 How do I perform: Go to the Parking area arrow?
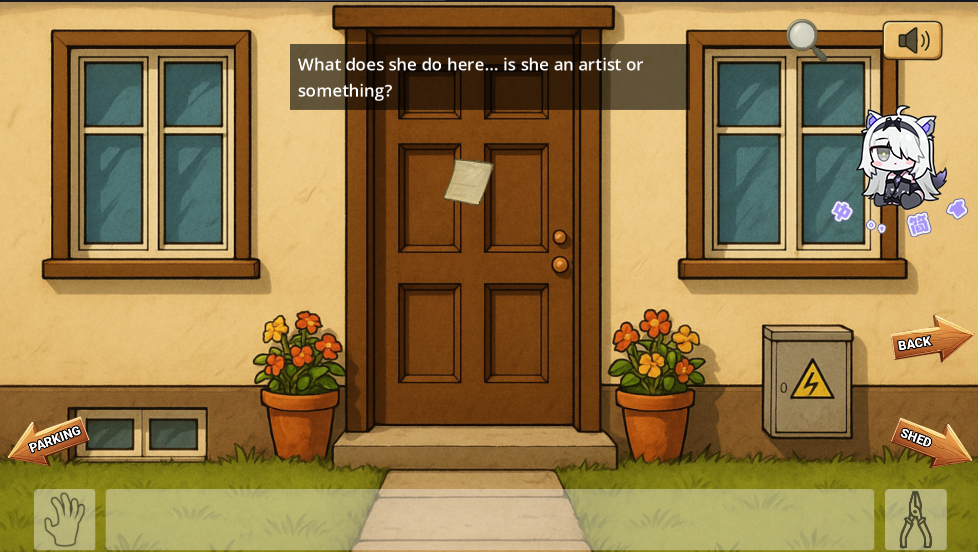(x=49, y=441)
